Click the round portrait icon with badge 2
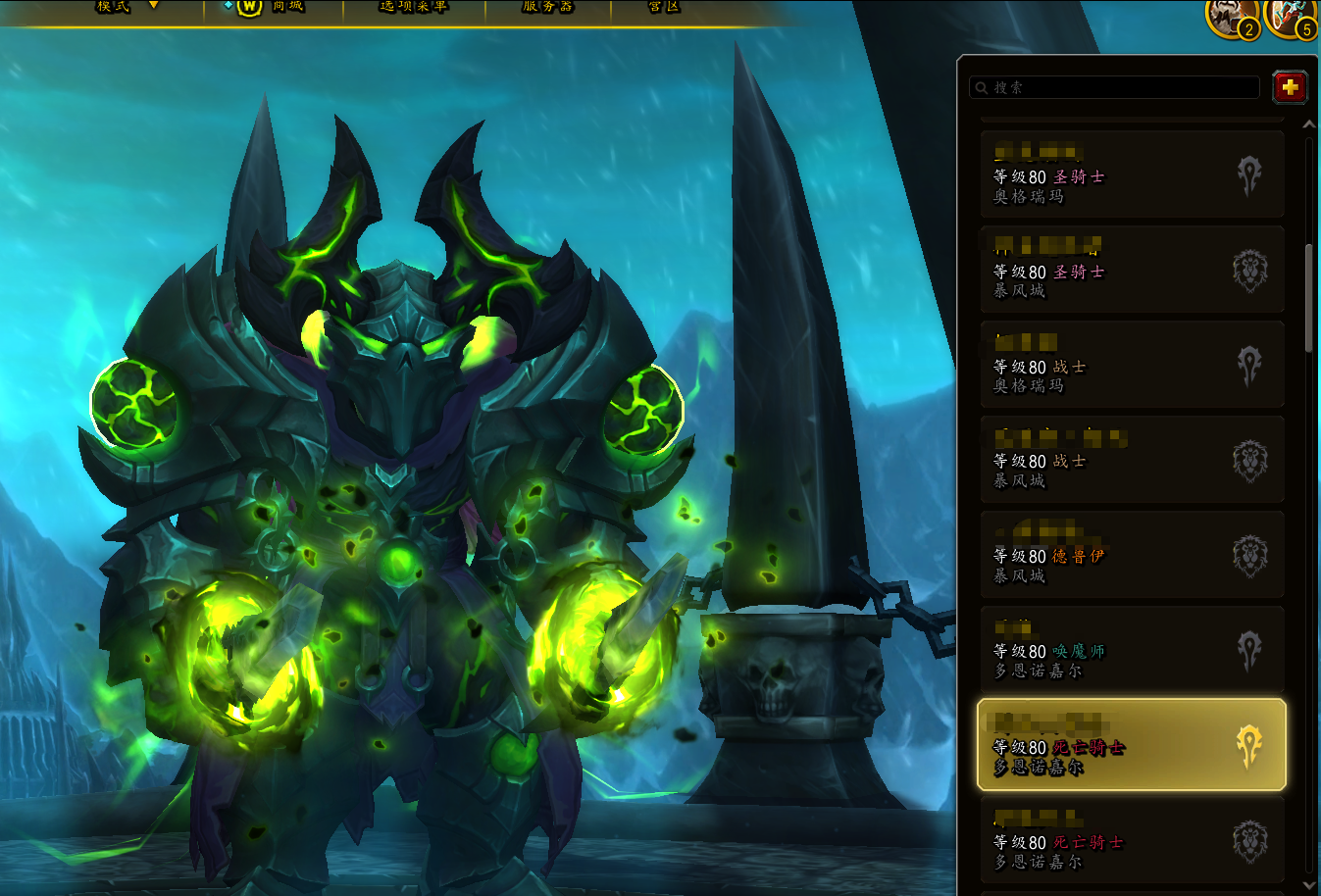The width and height of the screenshot is (1321, 896). 1232,15
